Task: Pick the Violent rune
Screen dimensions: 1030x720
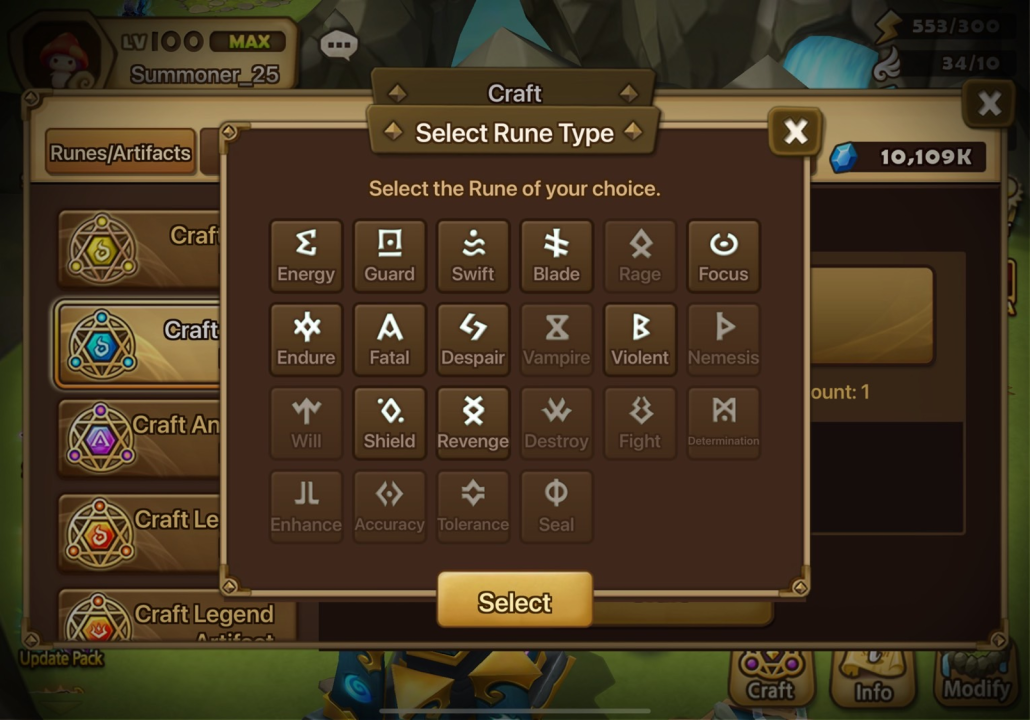Action: pyautogui.click(x=640, y=340)
